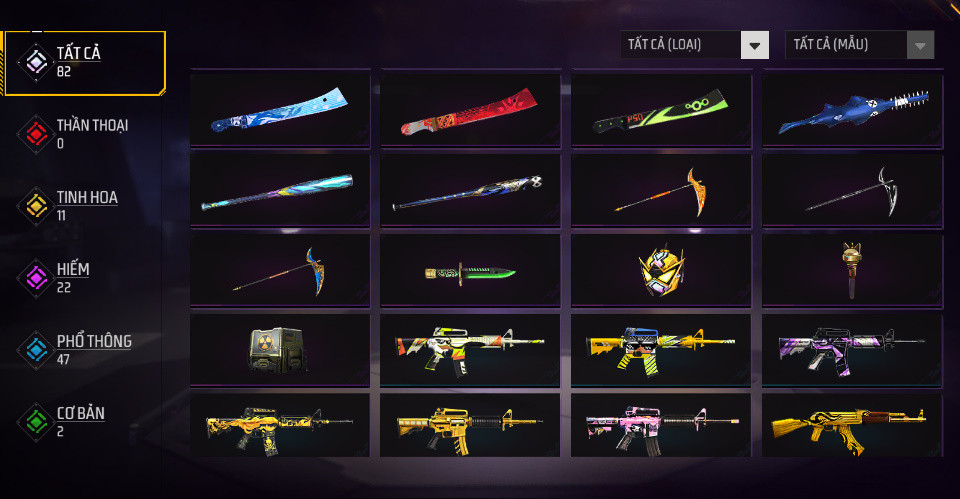Choose the golden mask helmet item
The image size is (960, 499).
tap(662, 271)
